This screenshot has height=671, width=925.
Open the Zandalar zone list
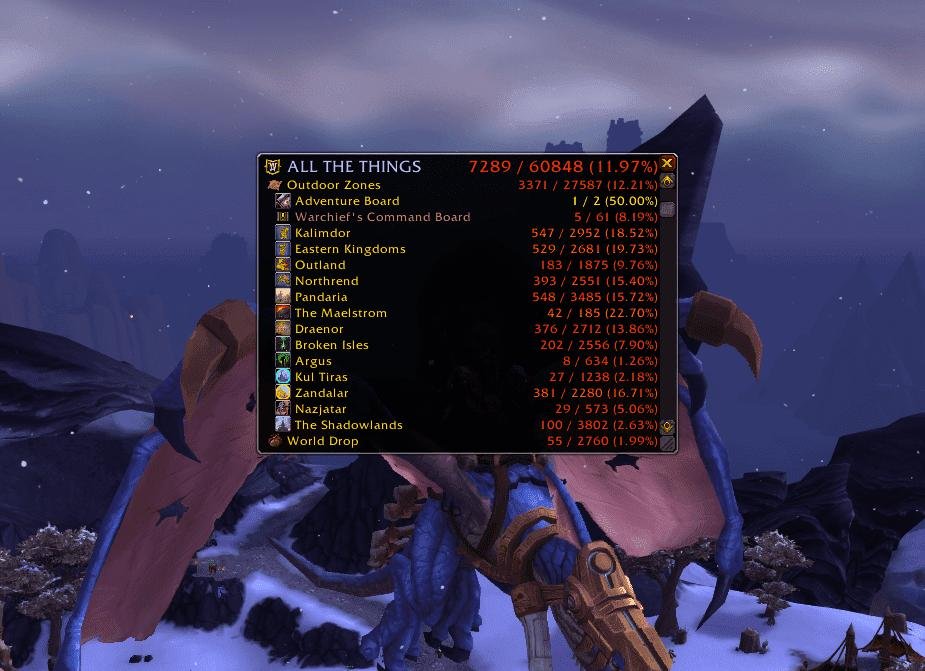click(x=321, y=393)
